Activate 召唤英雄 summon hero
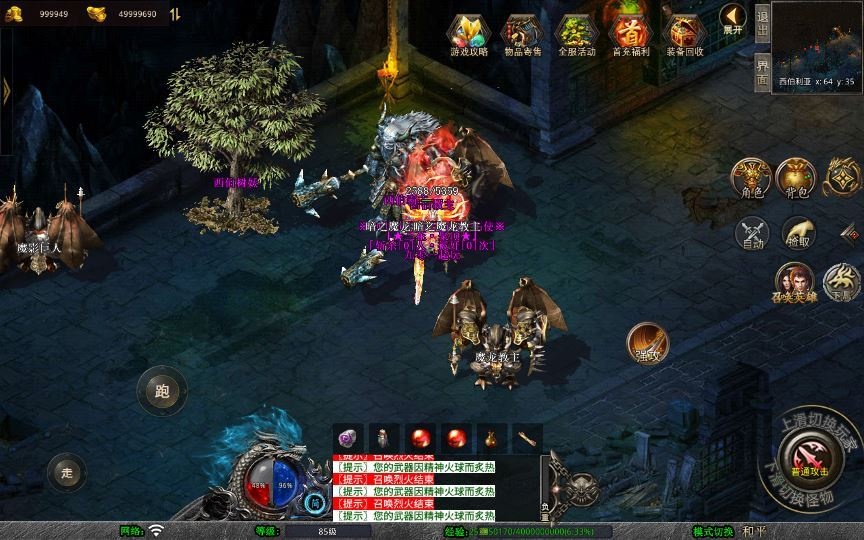This screenshot has width=864, height=540. 795,282
